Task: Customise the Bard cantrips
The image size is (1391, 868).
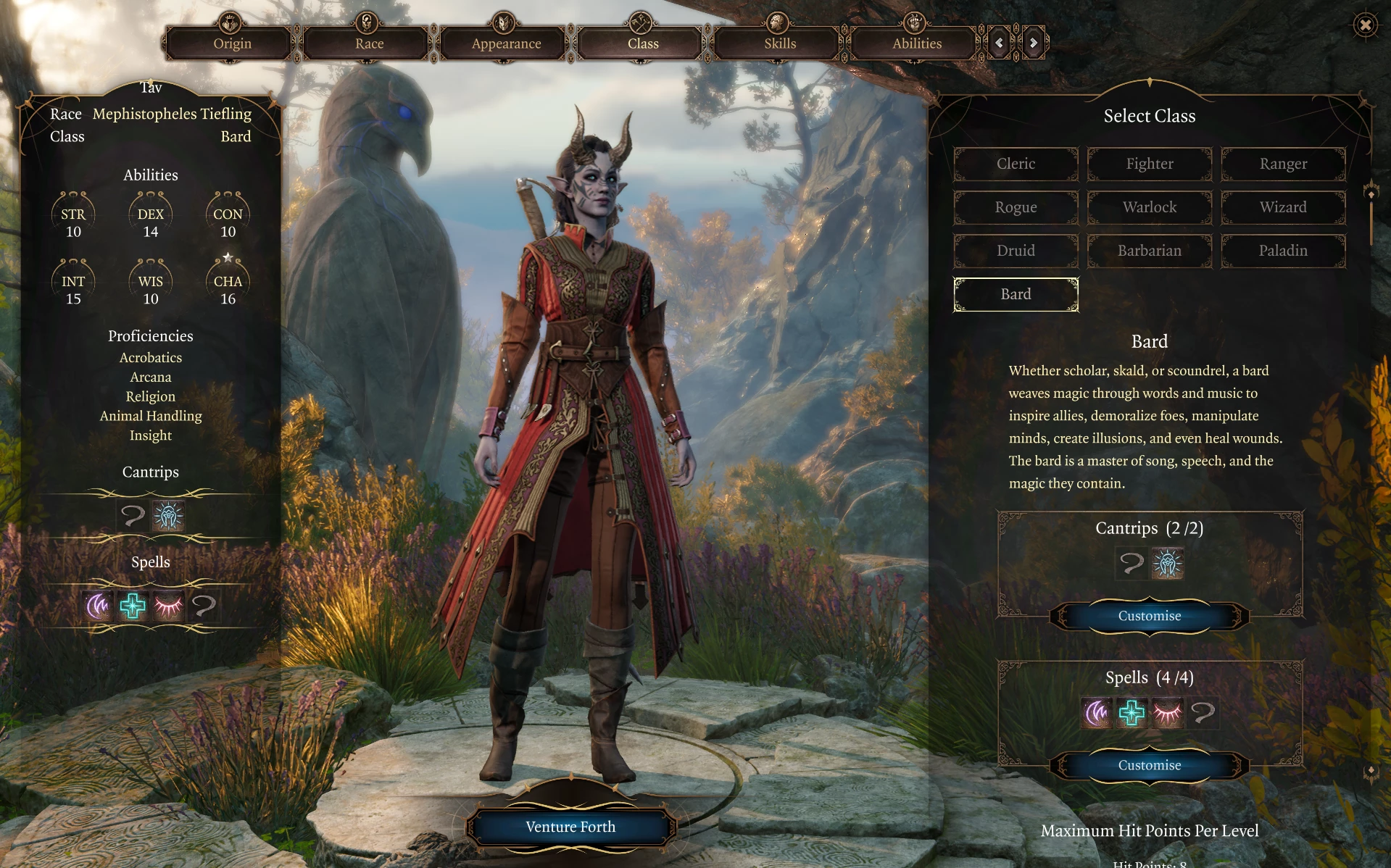Action: [1150, 616]
